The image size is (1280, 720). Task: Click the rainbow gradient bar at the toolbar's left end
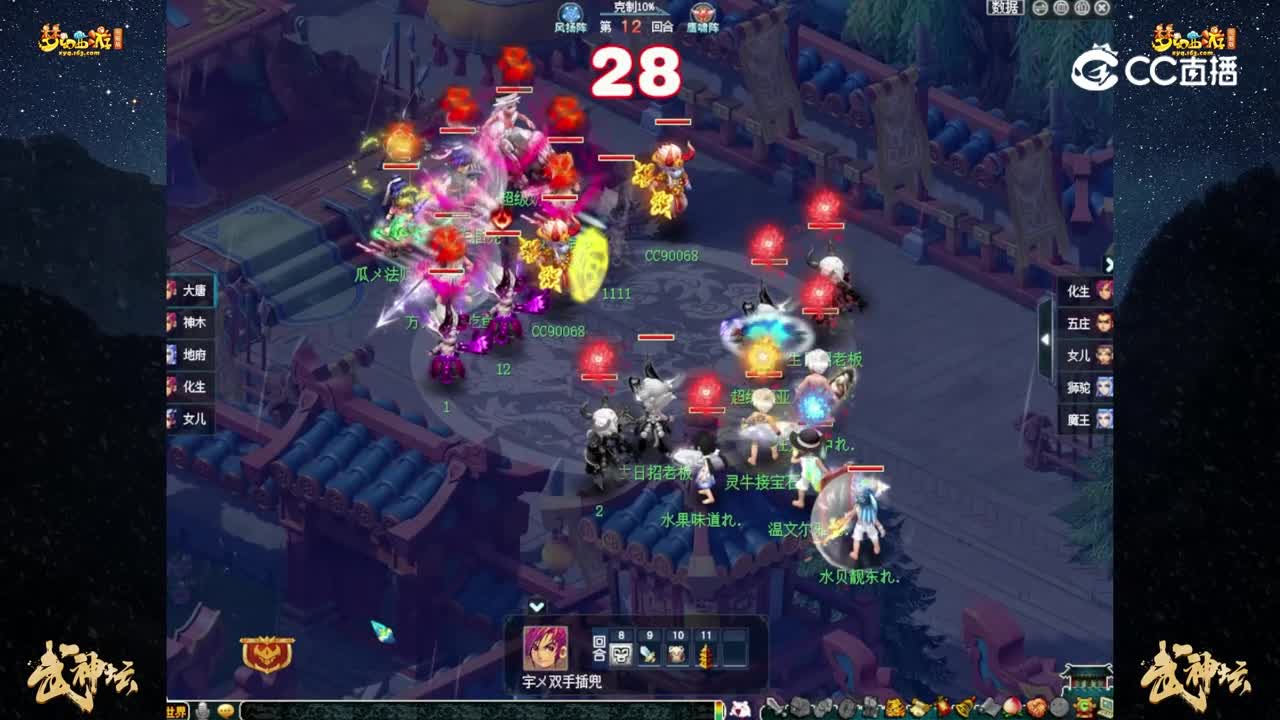(x=717, y=709)
